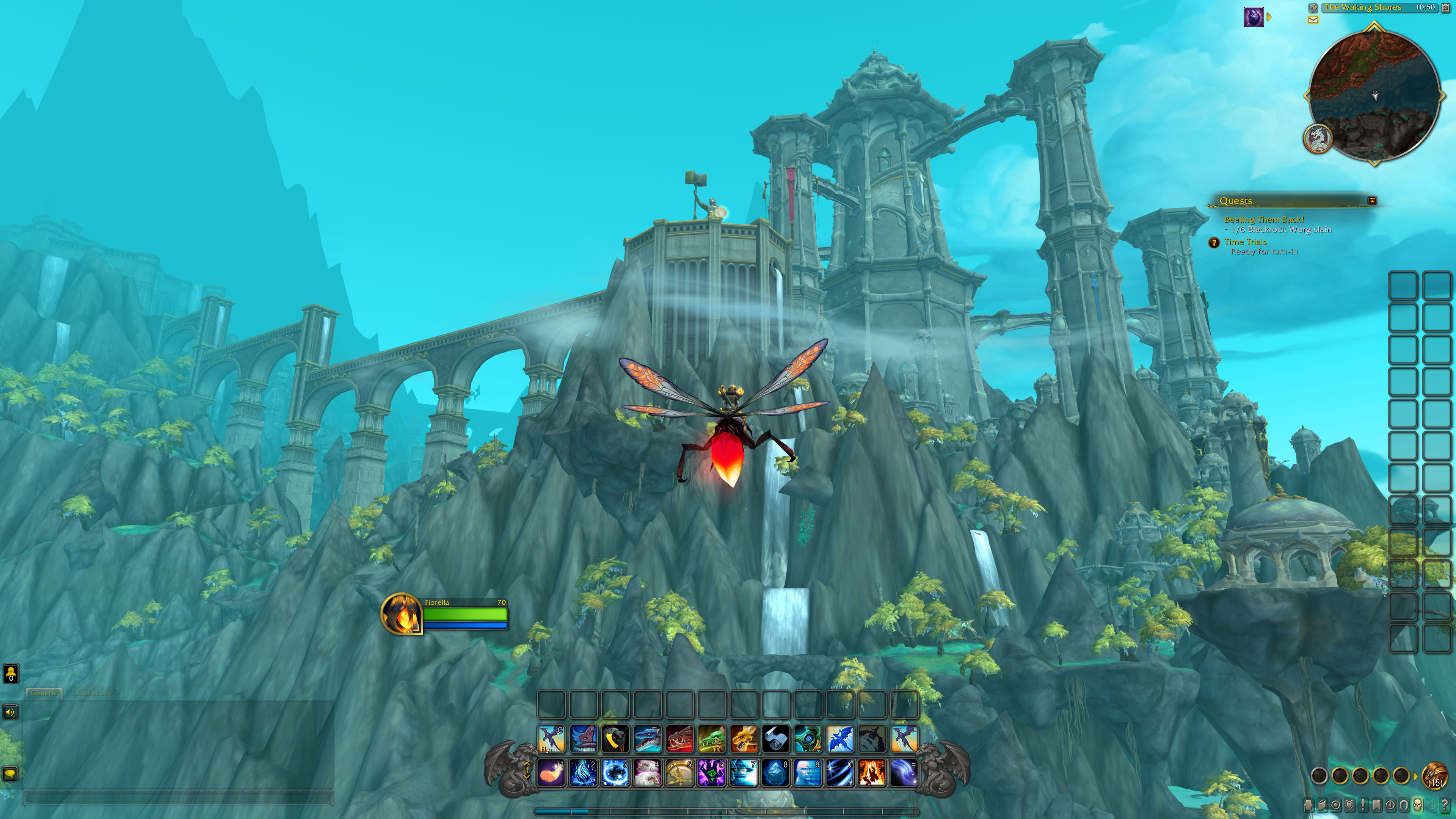Select the Beating Them Back! quest

click(x=1264, y=219)
